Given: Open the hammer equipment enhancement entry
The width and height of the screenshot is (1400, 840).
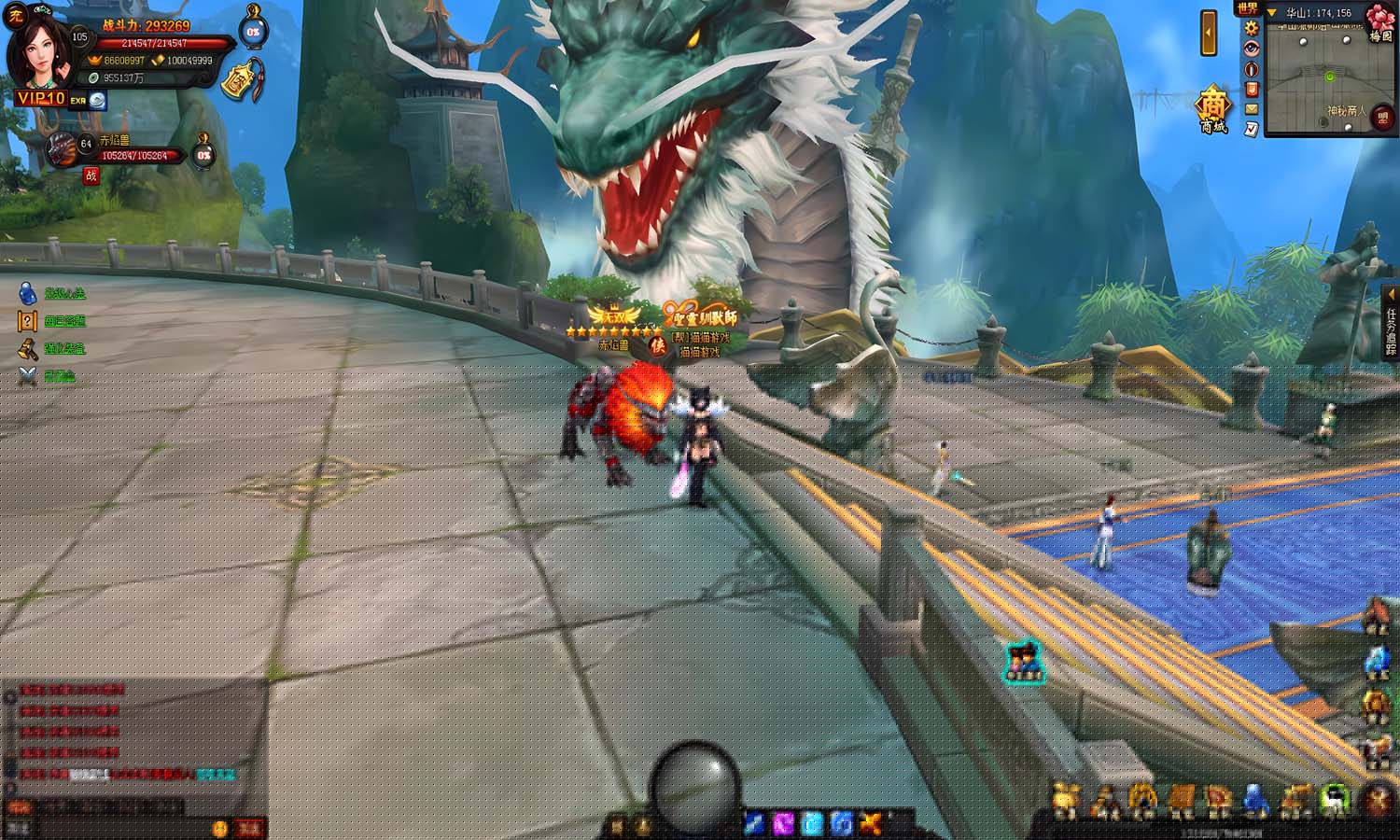Looking at the screenshot, I should 28,349.
